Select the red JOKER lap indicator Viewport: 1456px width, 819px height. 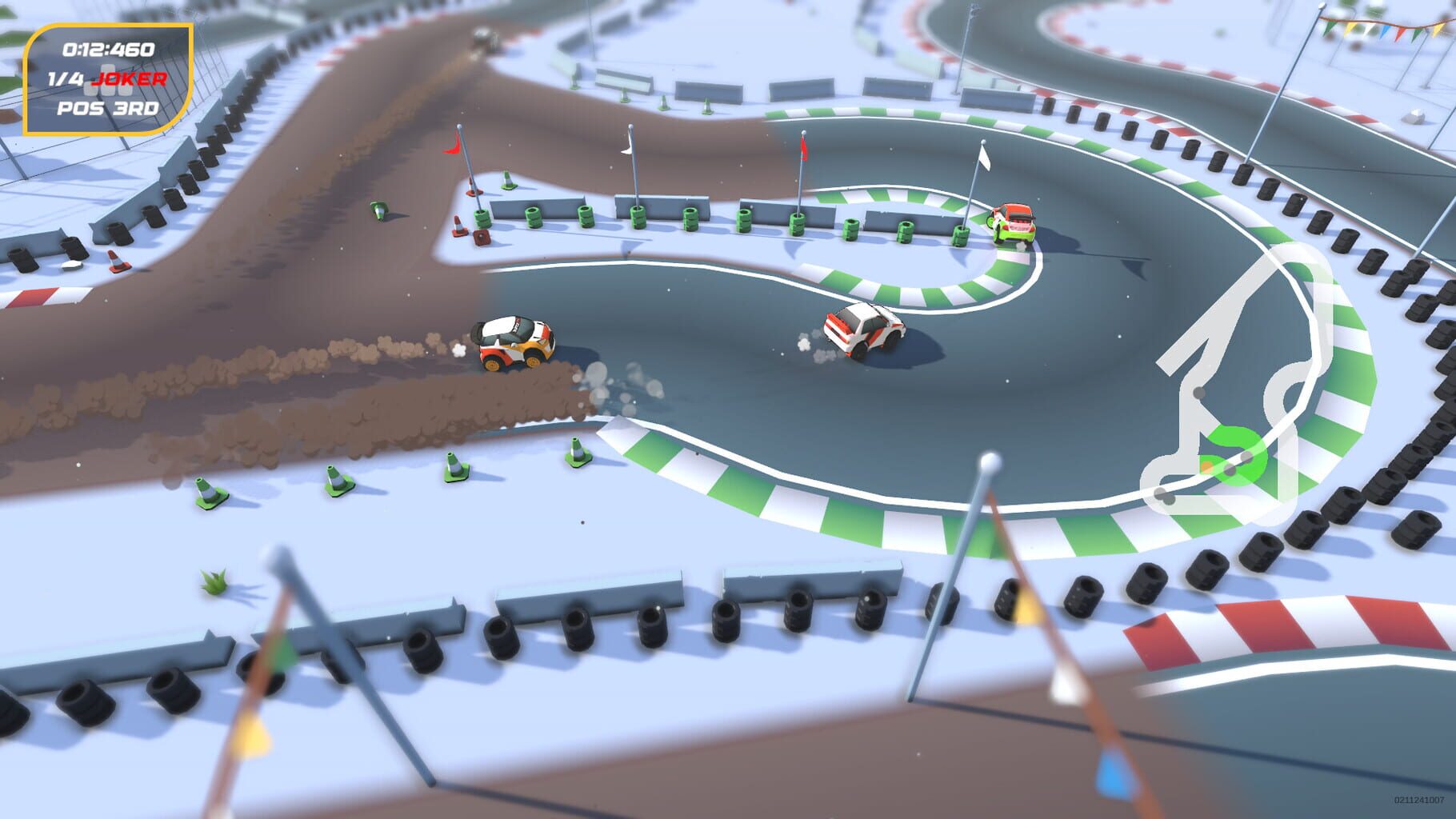click(128, 78)
